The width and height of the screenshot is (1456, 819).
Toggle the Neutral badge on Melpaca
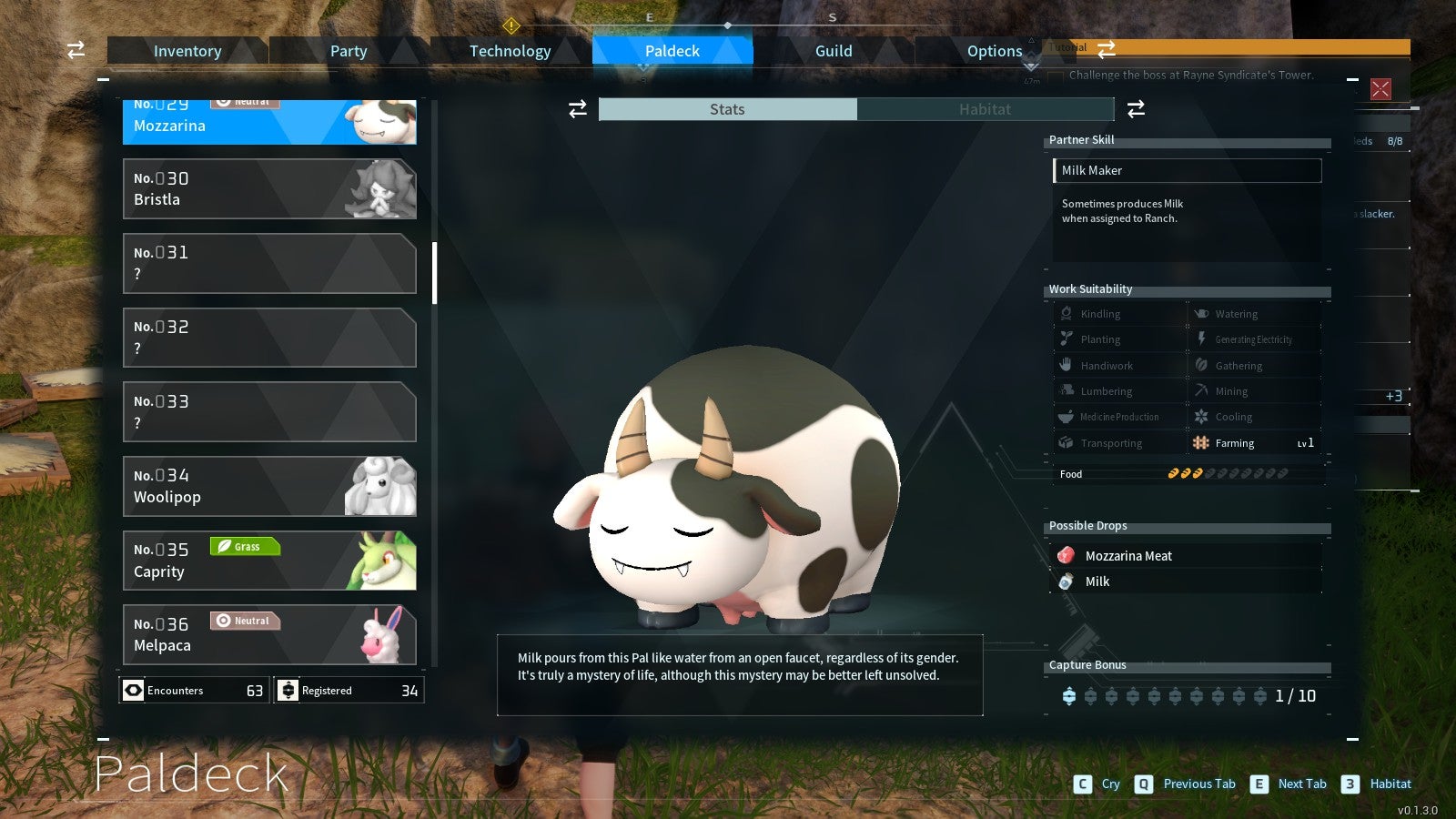pos(245,621)
